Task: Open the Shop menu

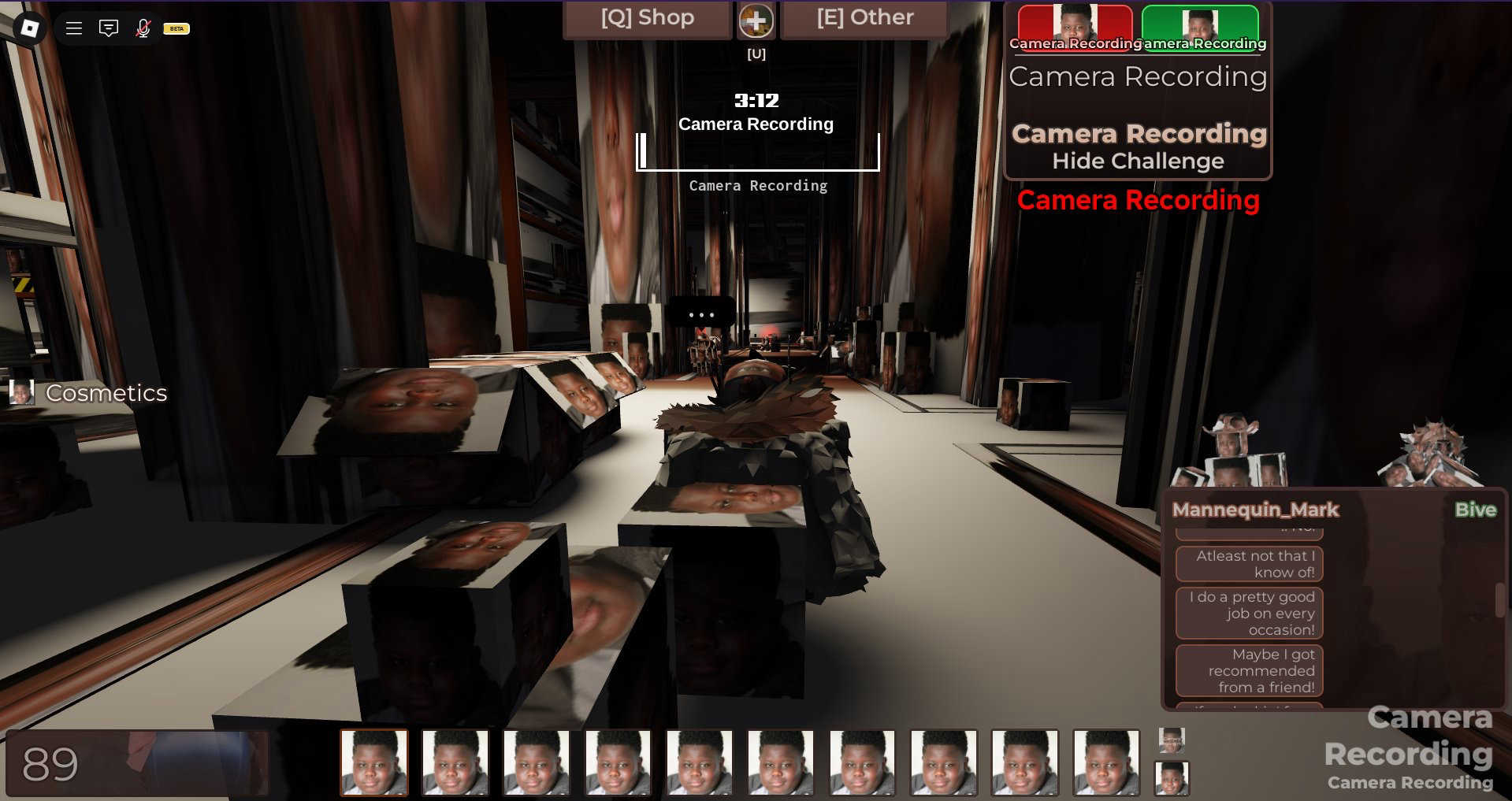Action: coord(647,18)
